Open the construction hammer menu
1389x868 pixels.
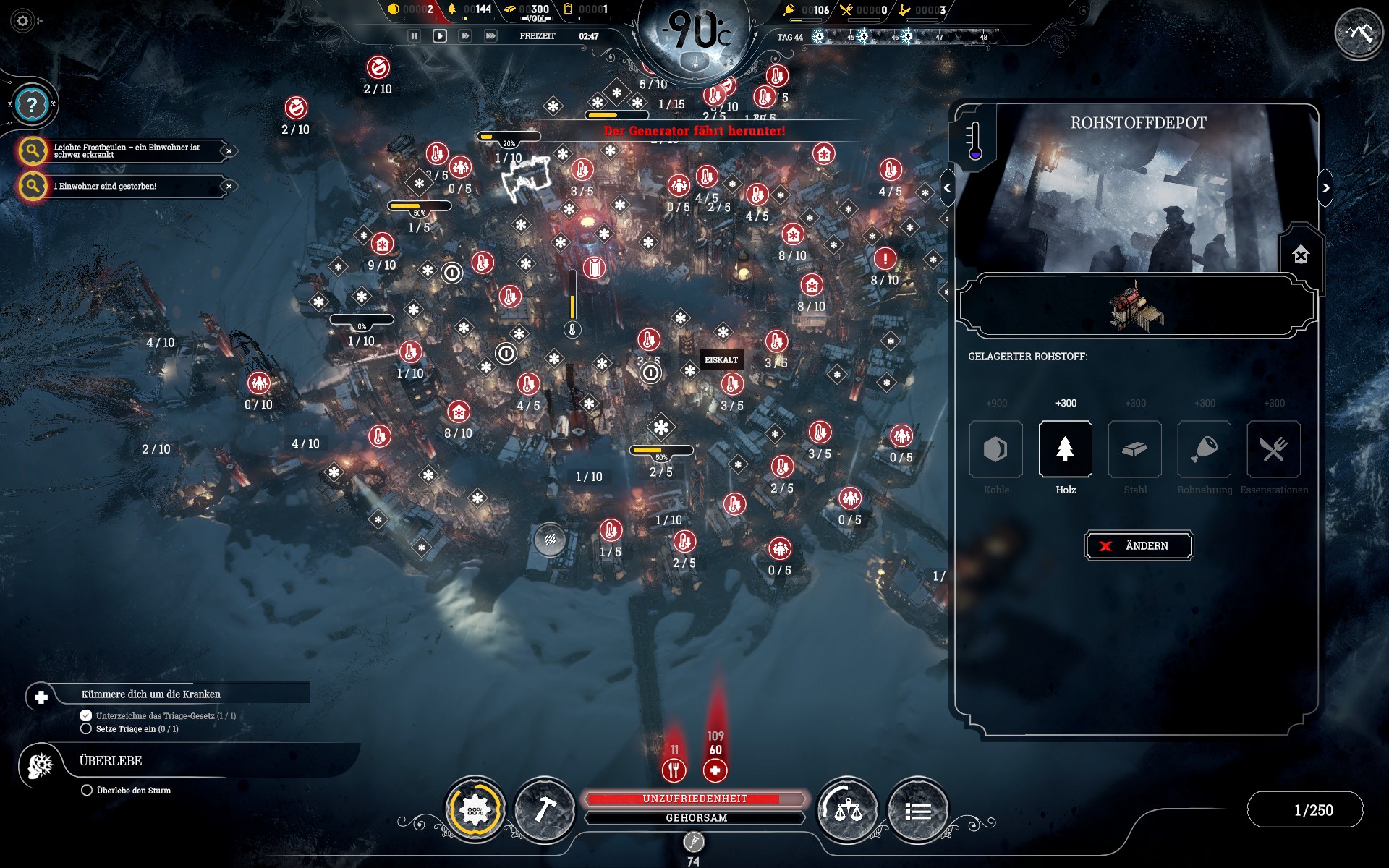[x=544, y=810]
